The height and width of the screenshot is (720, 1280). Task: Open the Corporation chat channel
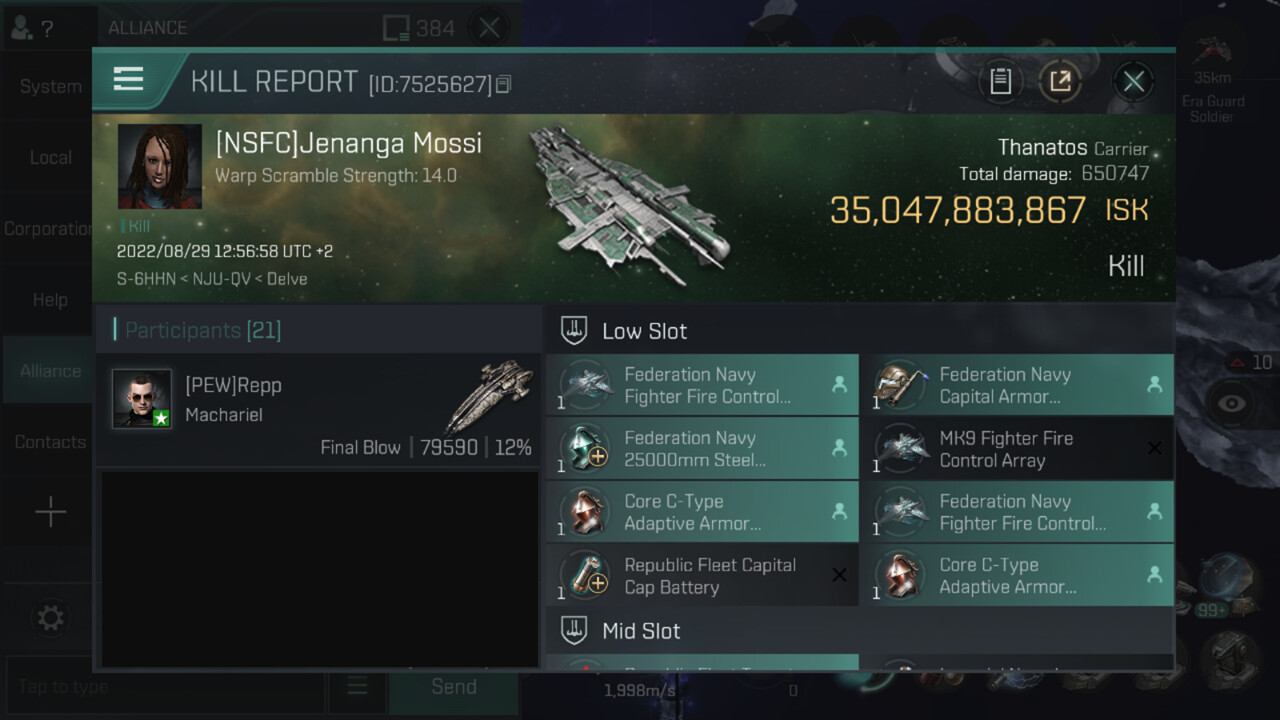click(48, 229)
